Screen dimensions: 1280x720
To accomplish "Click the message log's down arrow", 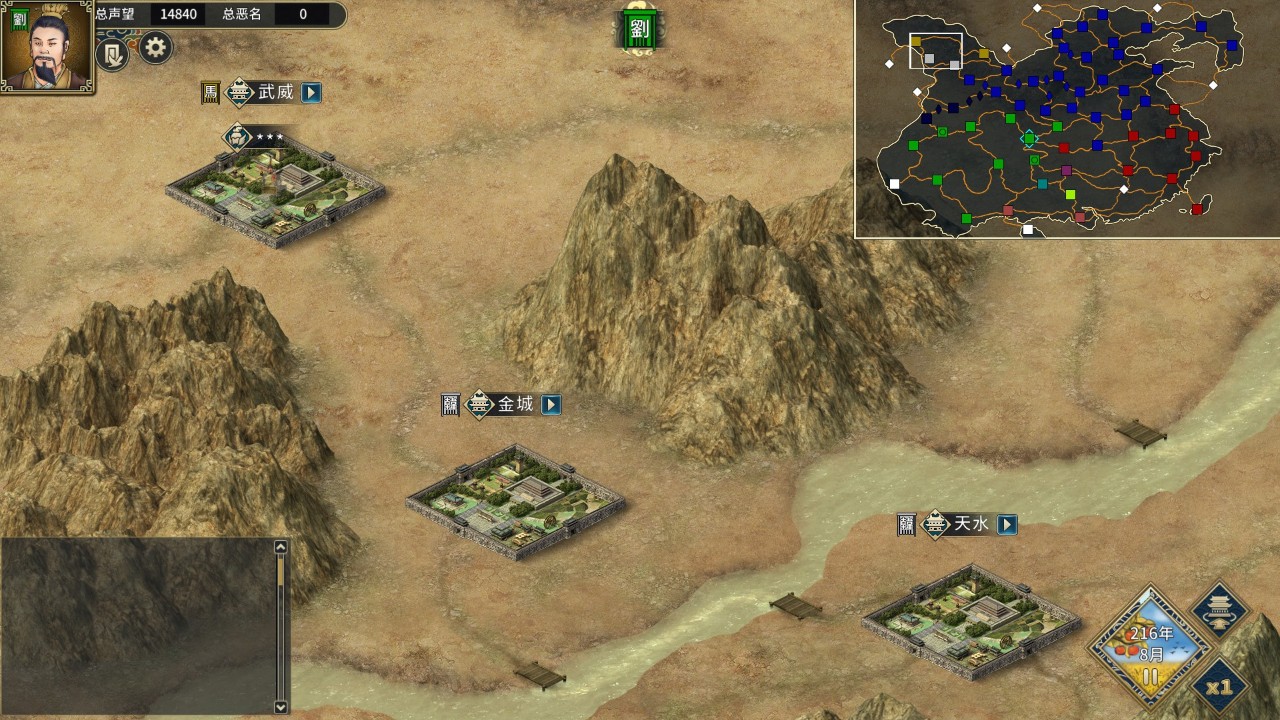I will click(281, 706).
